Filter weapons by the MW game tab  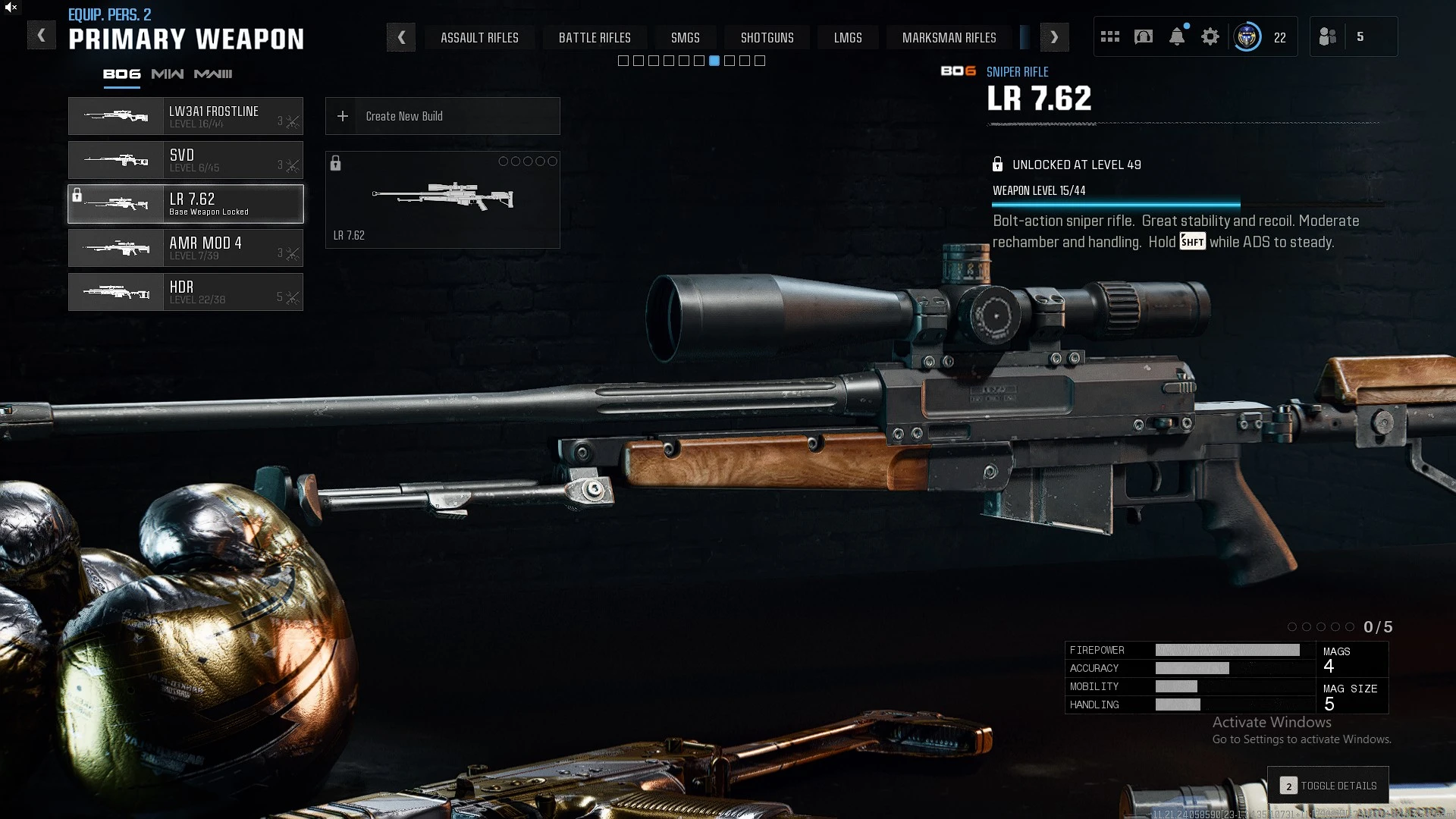167,74
